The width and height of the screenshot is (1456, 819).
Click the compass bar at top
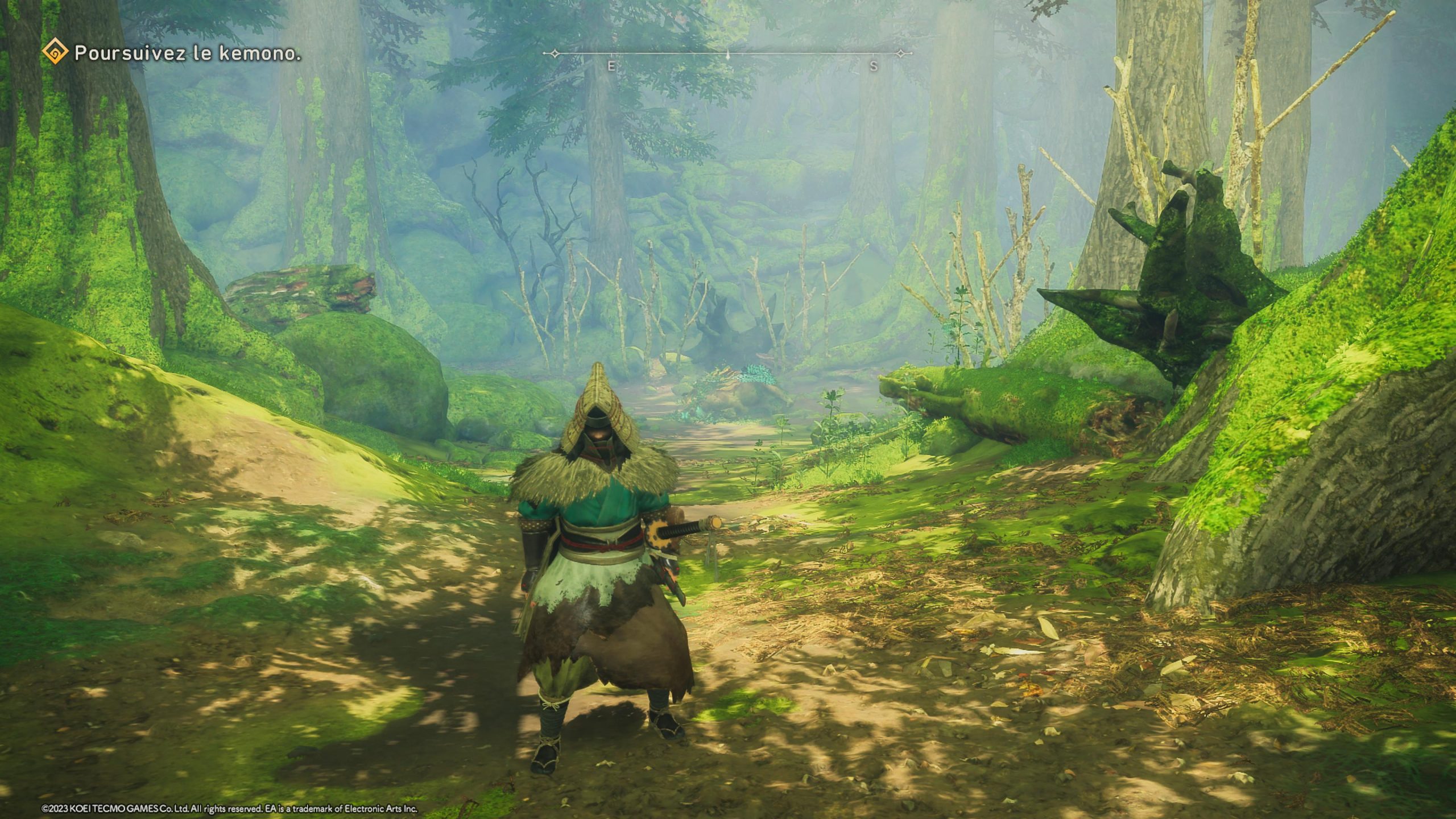click(x=727, y=55)
